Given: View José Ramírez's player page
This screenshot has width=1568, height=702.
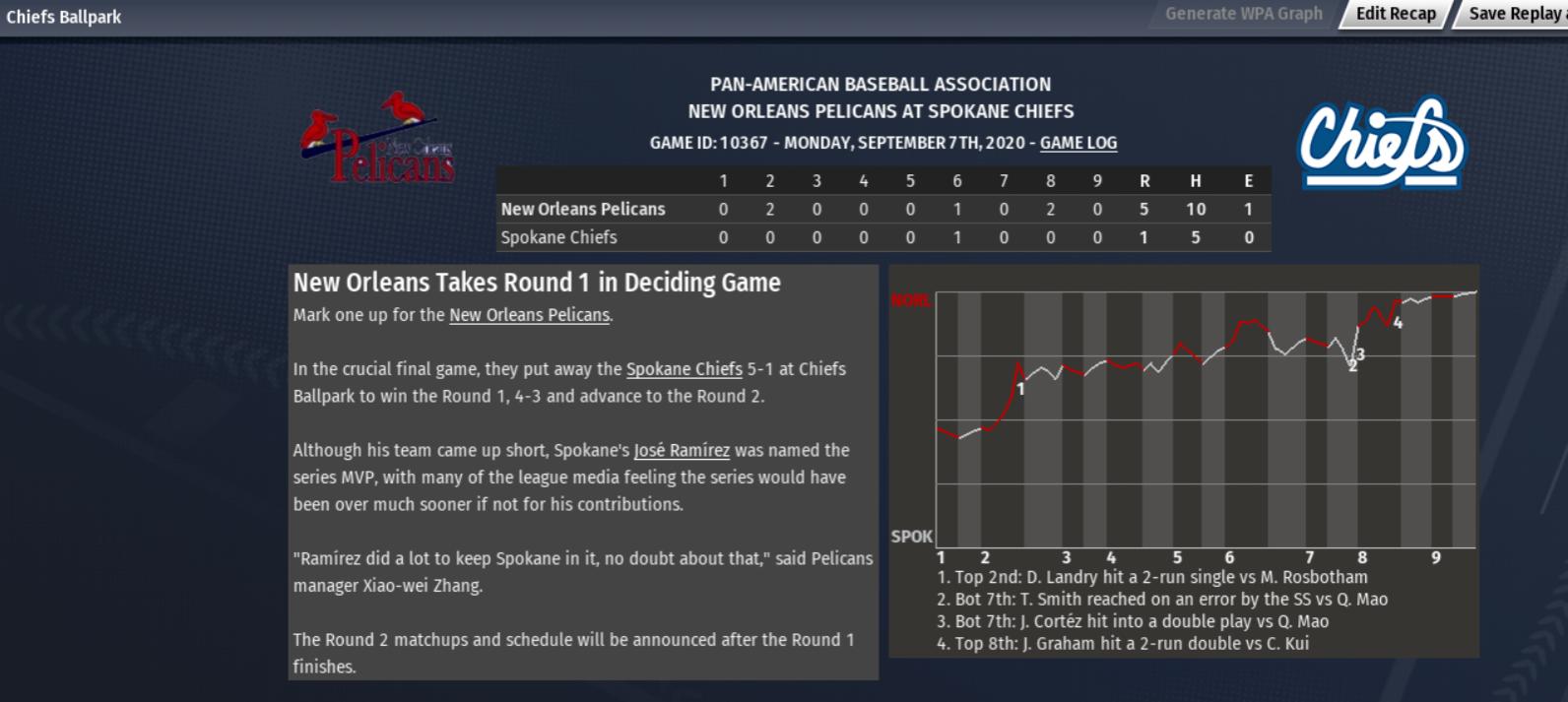Looking at the screenshot, I should coord(682,450).
